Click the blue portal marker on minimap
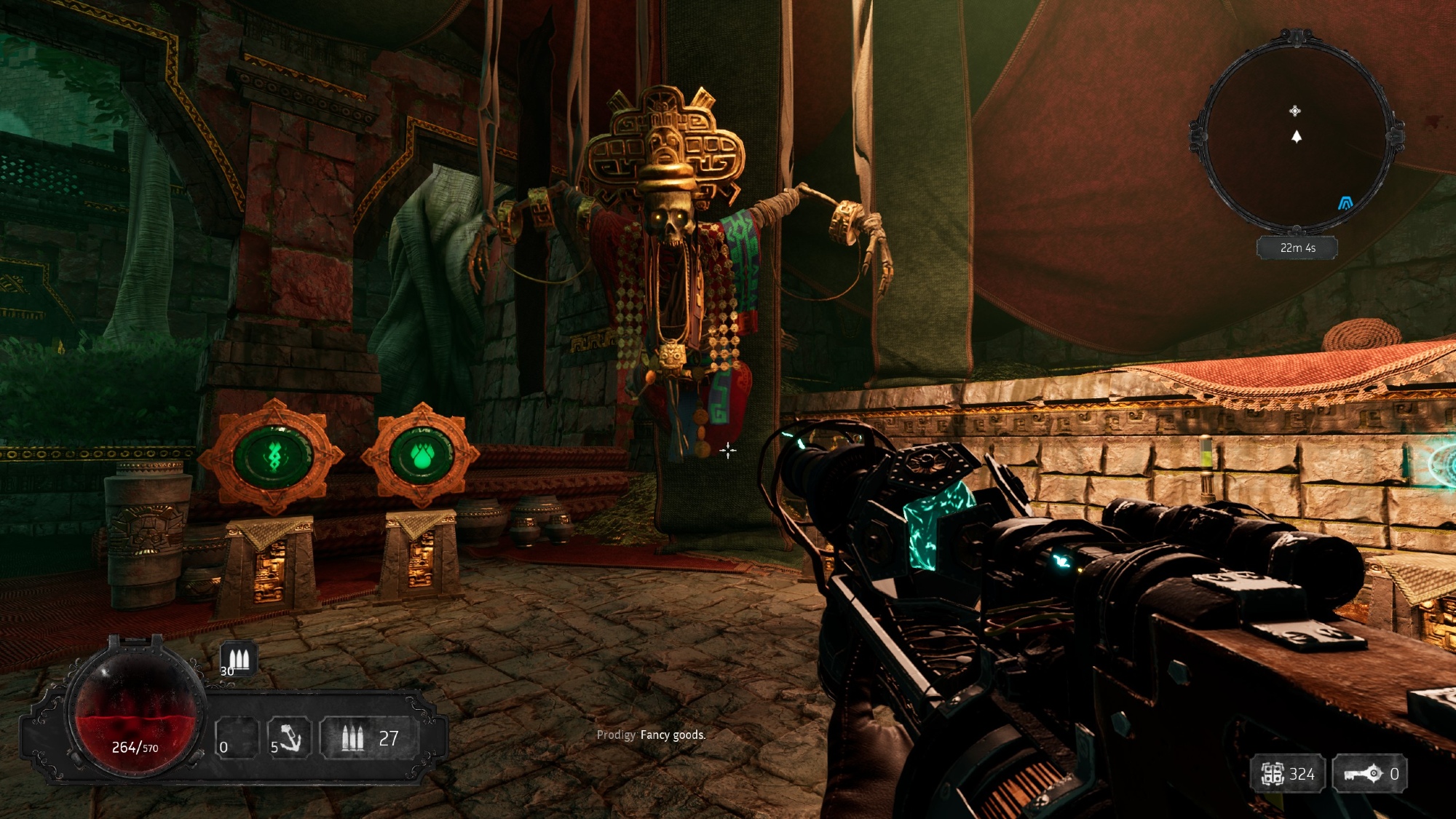This screenshot has height=819, width=1456. 1345,203
